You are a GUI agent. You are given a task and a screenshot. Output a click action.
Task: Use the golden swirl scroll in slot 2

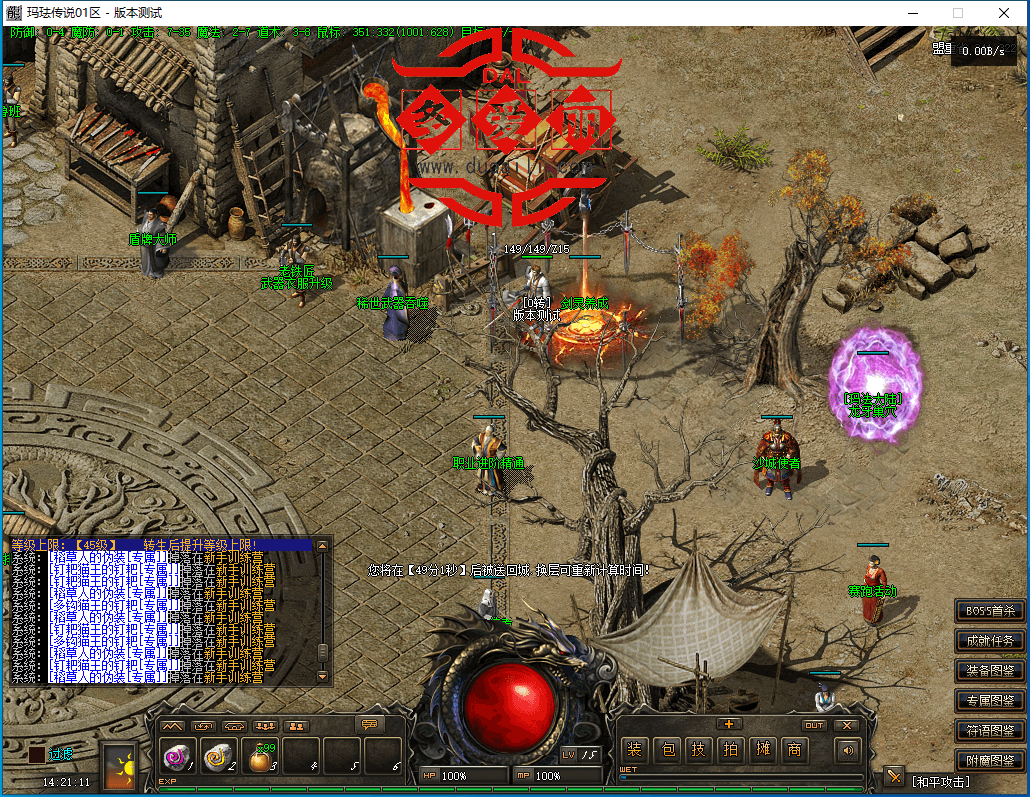click(x=220, y=757)
